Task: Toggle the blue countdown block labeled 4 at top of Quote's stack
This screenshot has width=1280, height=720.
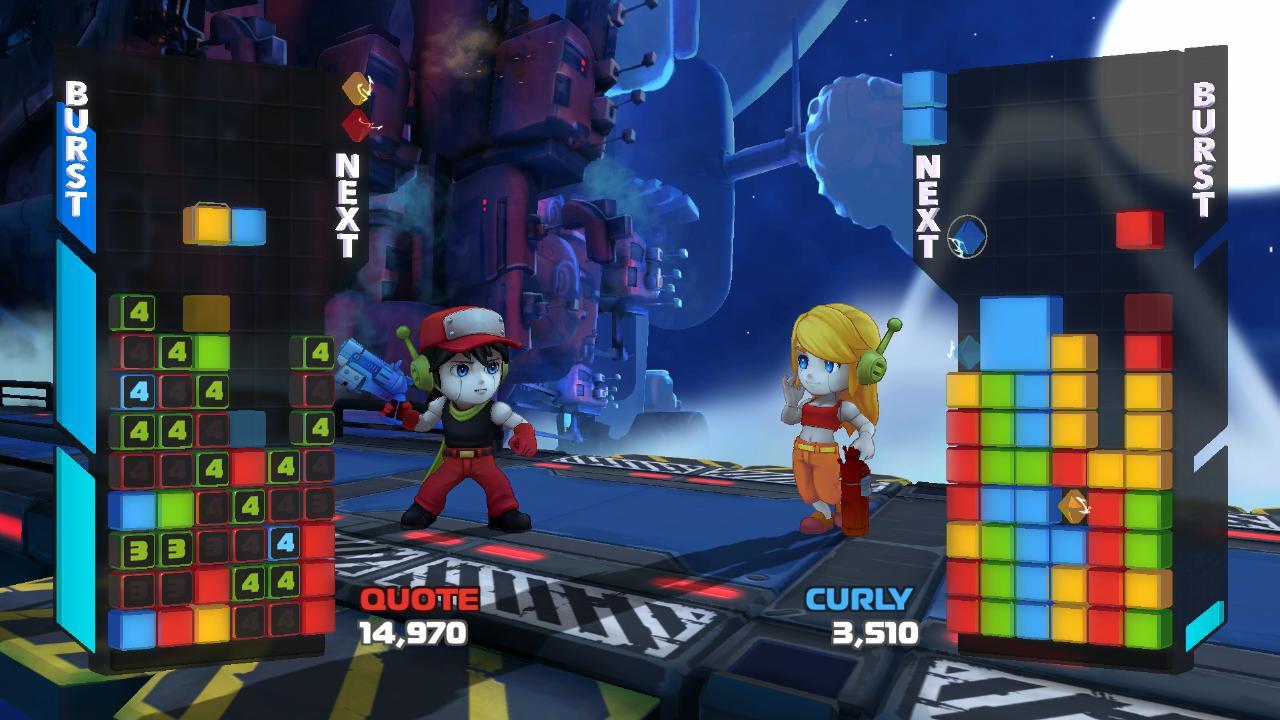Action: tap(139, 391)
